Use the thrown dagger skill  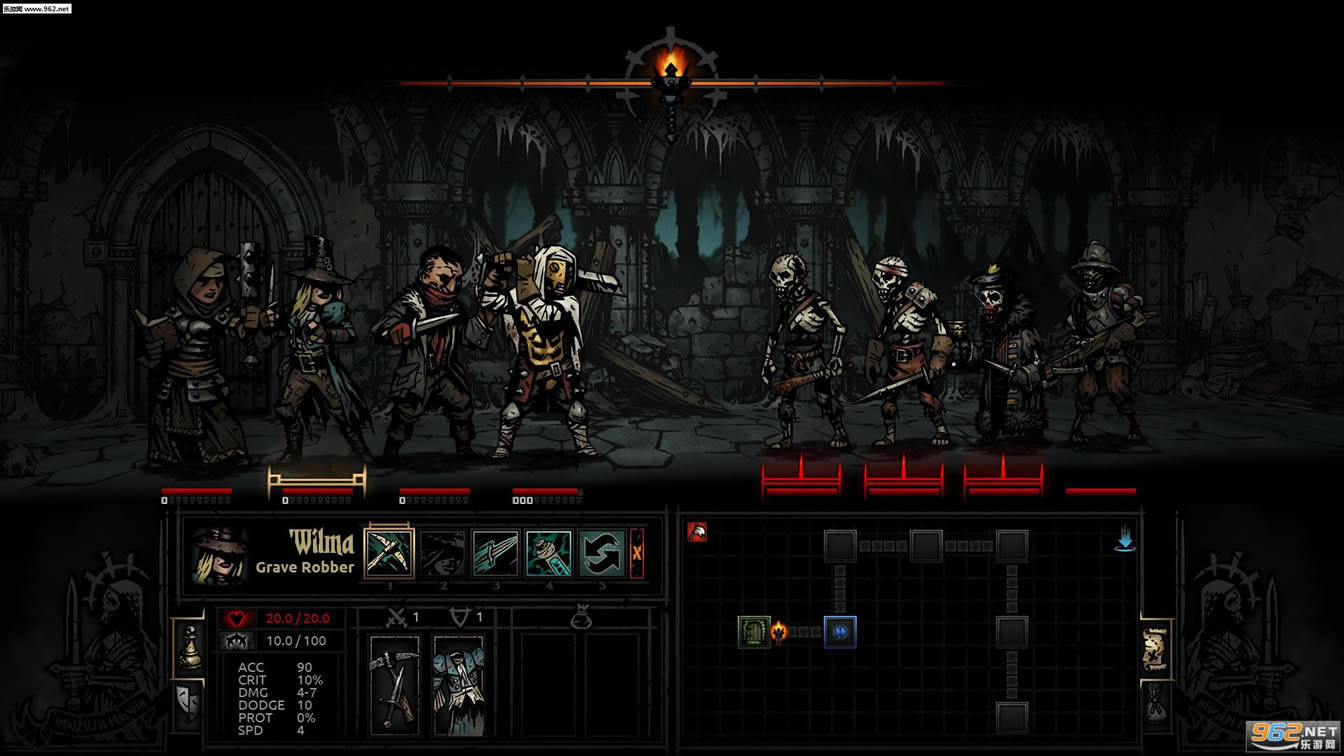tap(496, 553)
